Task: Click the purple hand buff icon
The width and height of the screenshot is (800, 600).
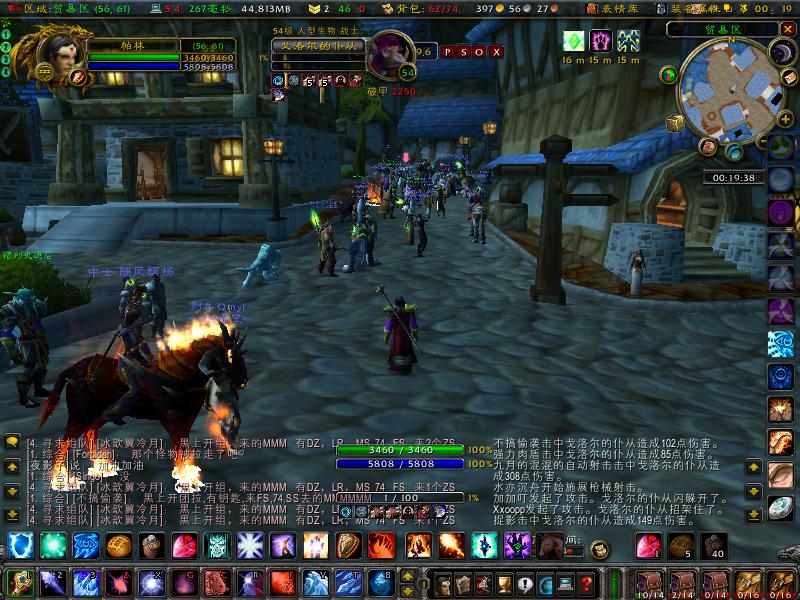Action: click(601, 41)
